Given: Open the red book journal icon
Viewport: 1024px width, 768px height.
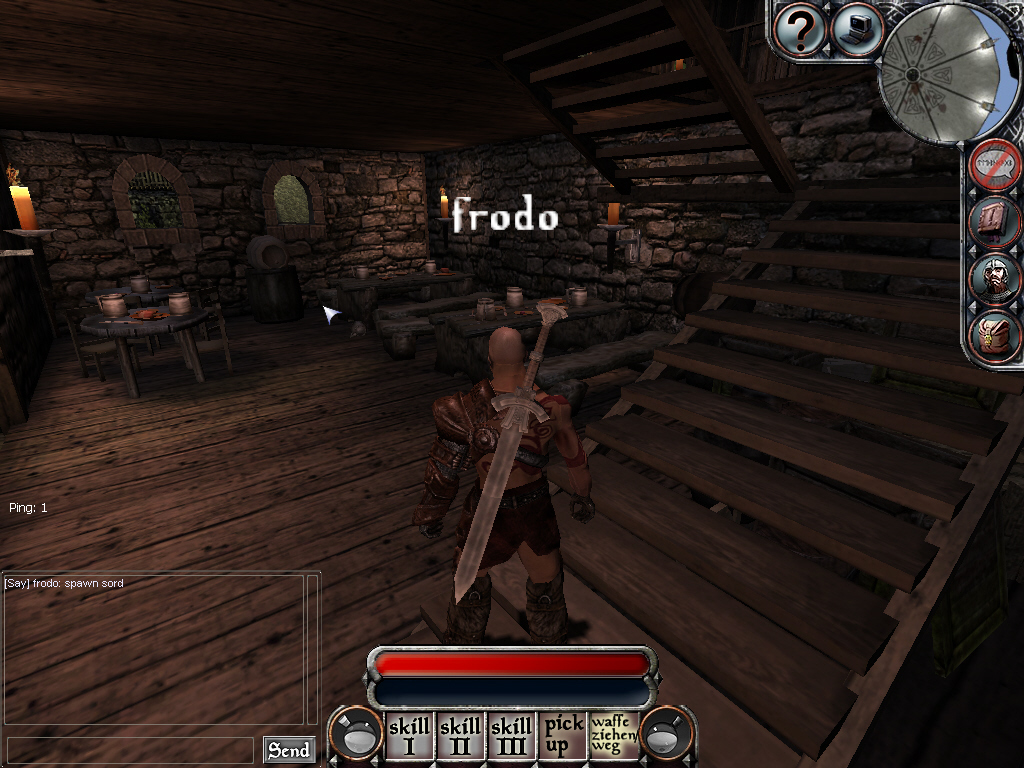Looking at the screenshot, I should (x=994, y=221).
